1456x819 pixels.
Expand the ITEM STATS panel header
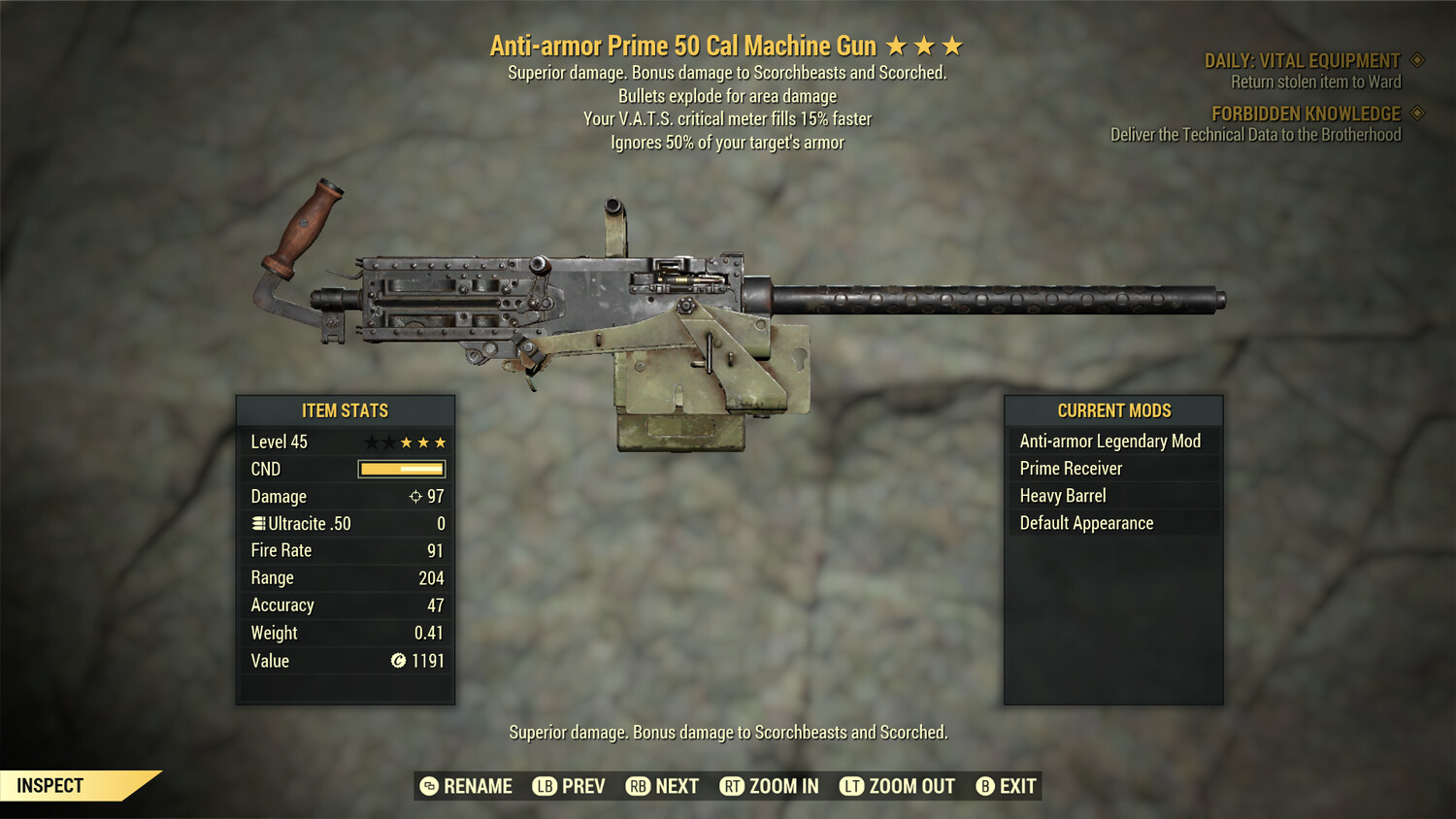(345, 410)
